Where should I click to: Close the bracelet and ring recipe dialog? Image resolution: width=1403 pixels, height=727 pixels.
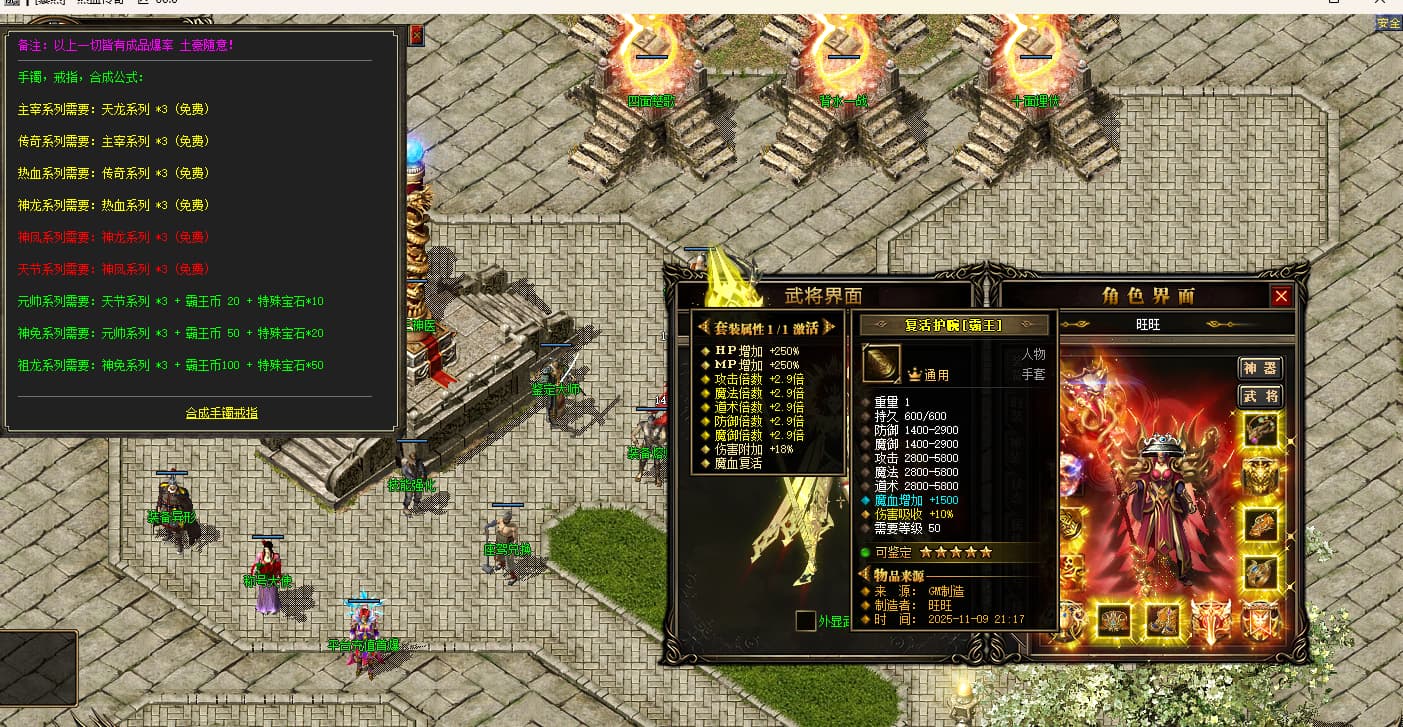click(416, 36)
